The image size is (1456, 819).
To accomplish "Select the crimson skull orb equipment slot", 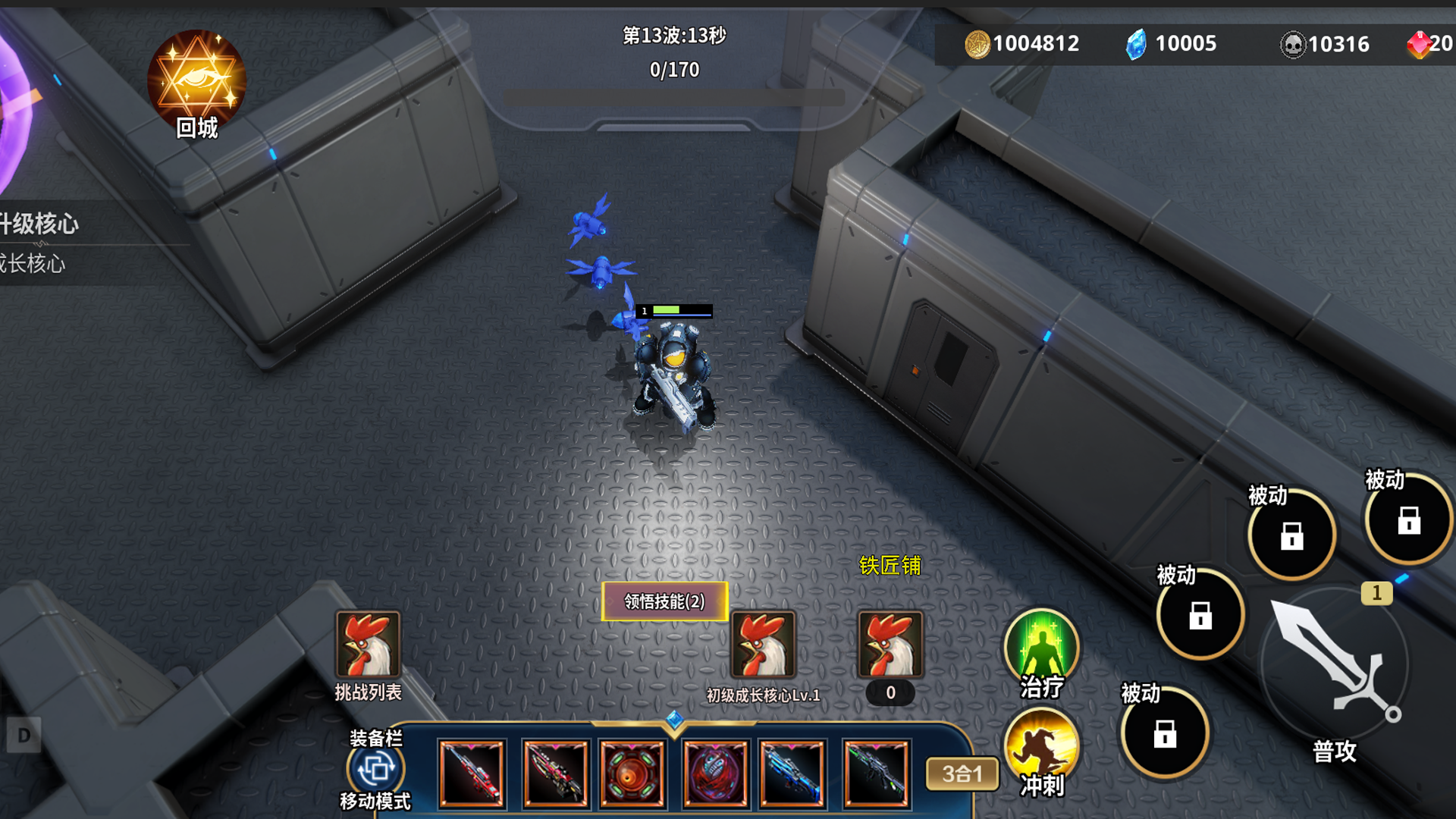I will click(715, 773).
